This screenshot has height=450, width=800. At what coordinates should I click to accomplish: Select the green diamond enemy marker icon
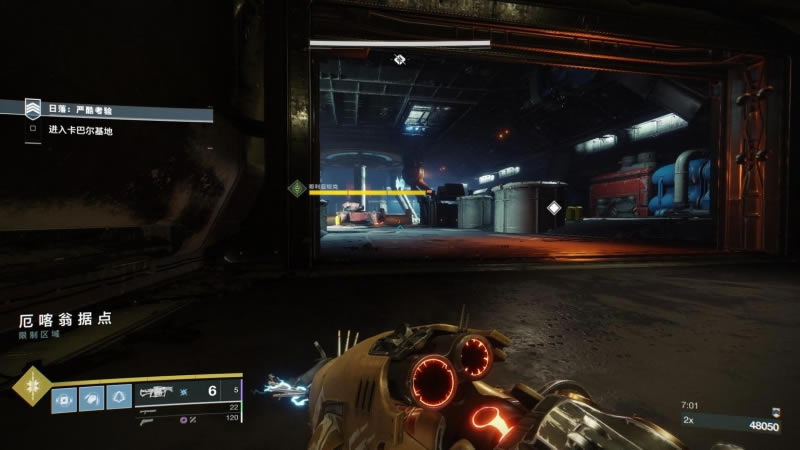296,187
